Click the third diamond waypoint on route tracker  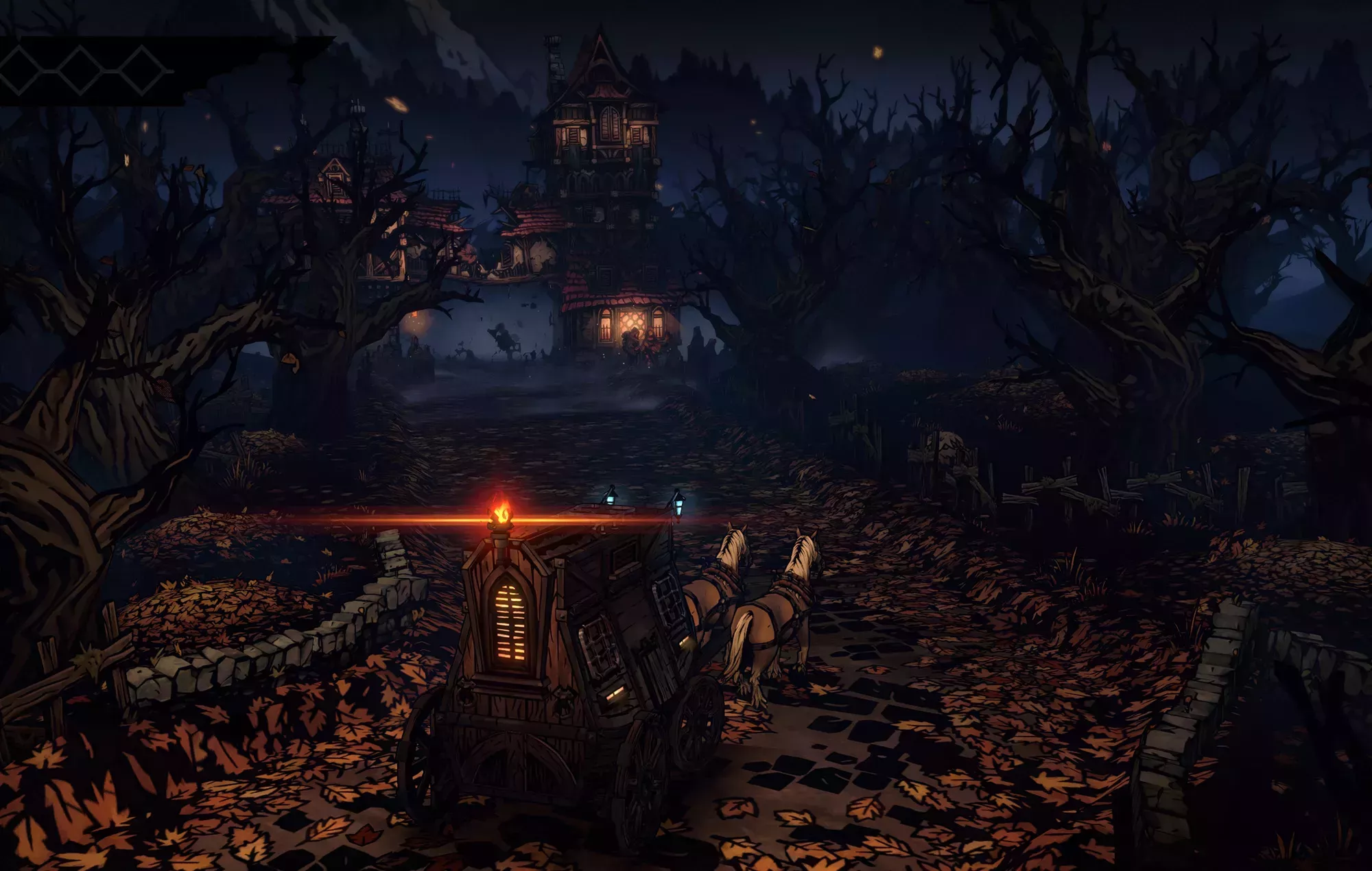click(x=142, y=70)
